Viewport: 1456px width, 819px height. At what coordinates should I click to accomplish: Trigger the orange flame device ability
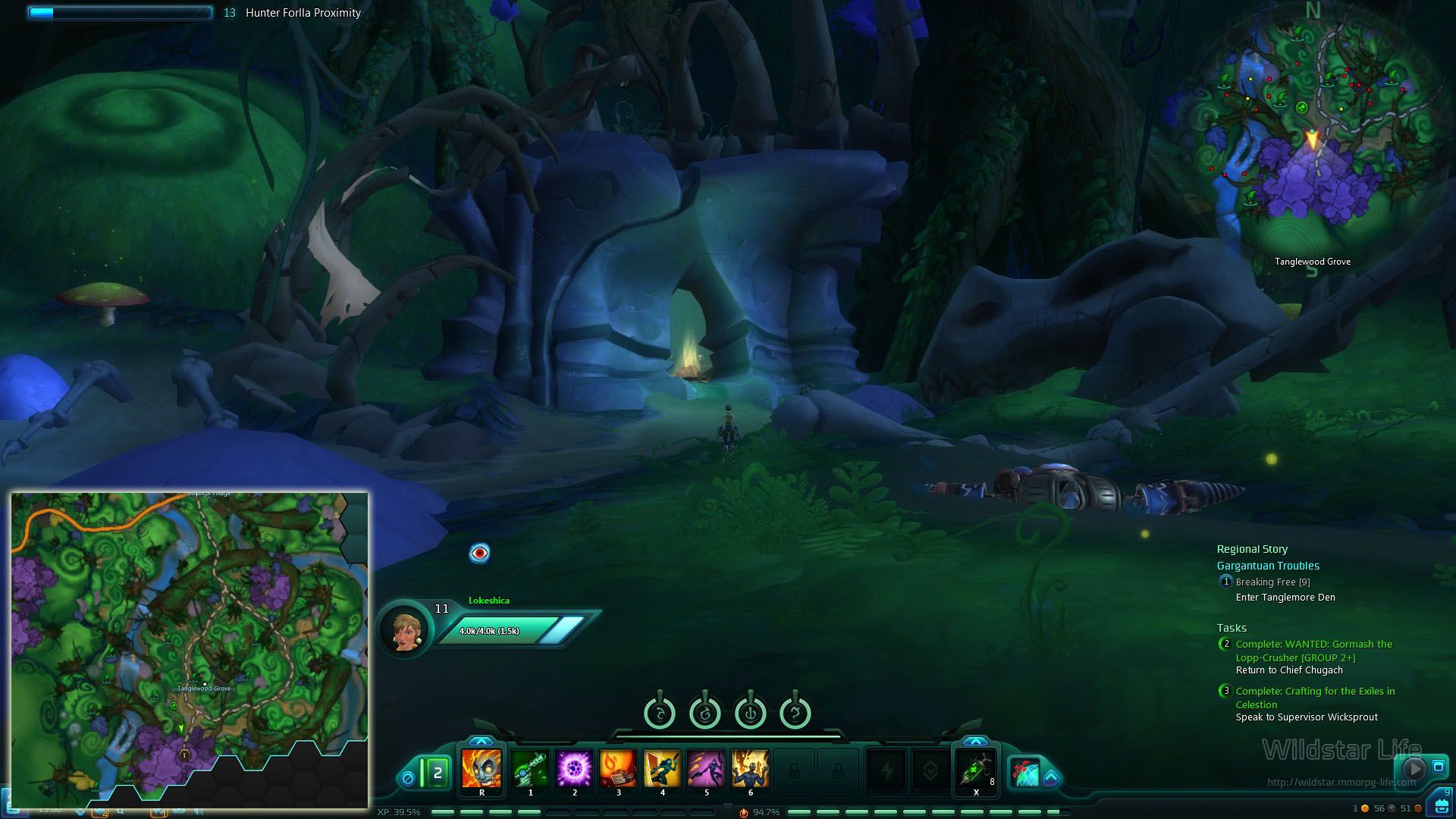(x=618, y=769)
